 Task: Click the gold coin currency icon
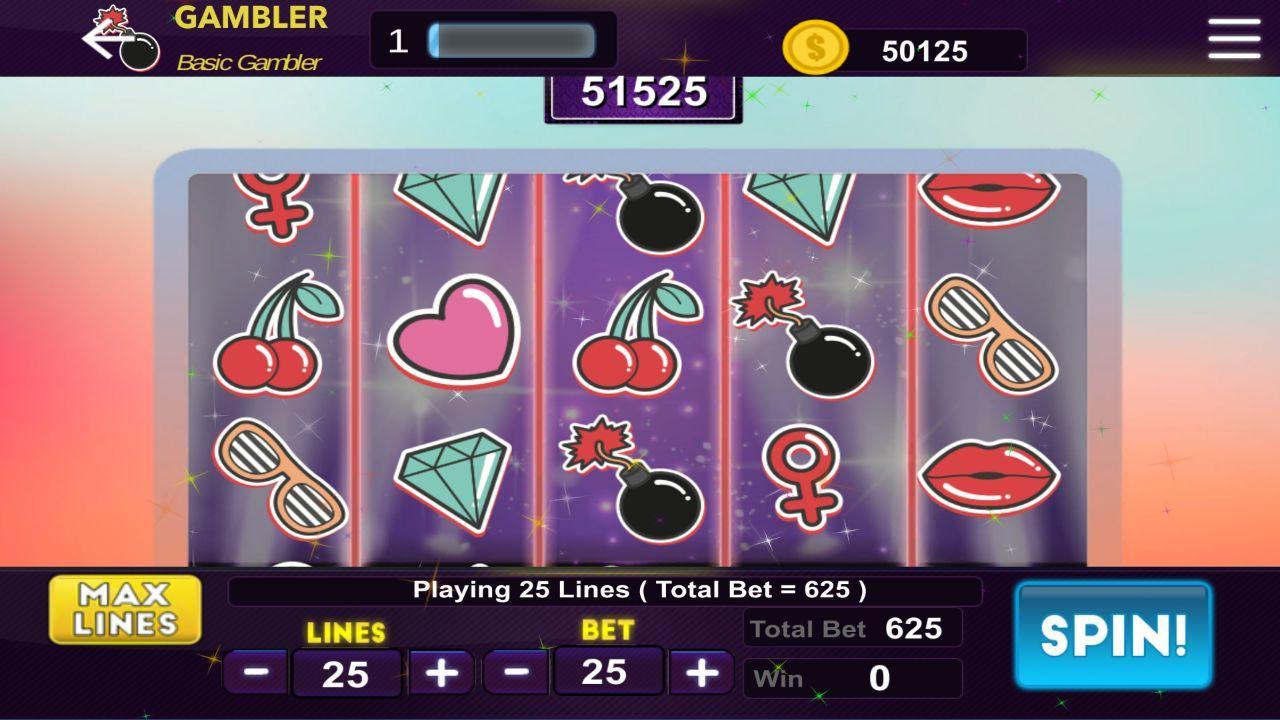coord(815,47)
